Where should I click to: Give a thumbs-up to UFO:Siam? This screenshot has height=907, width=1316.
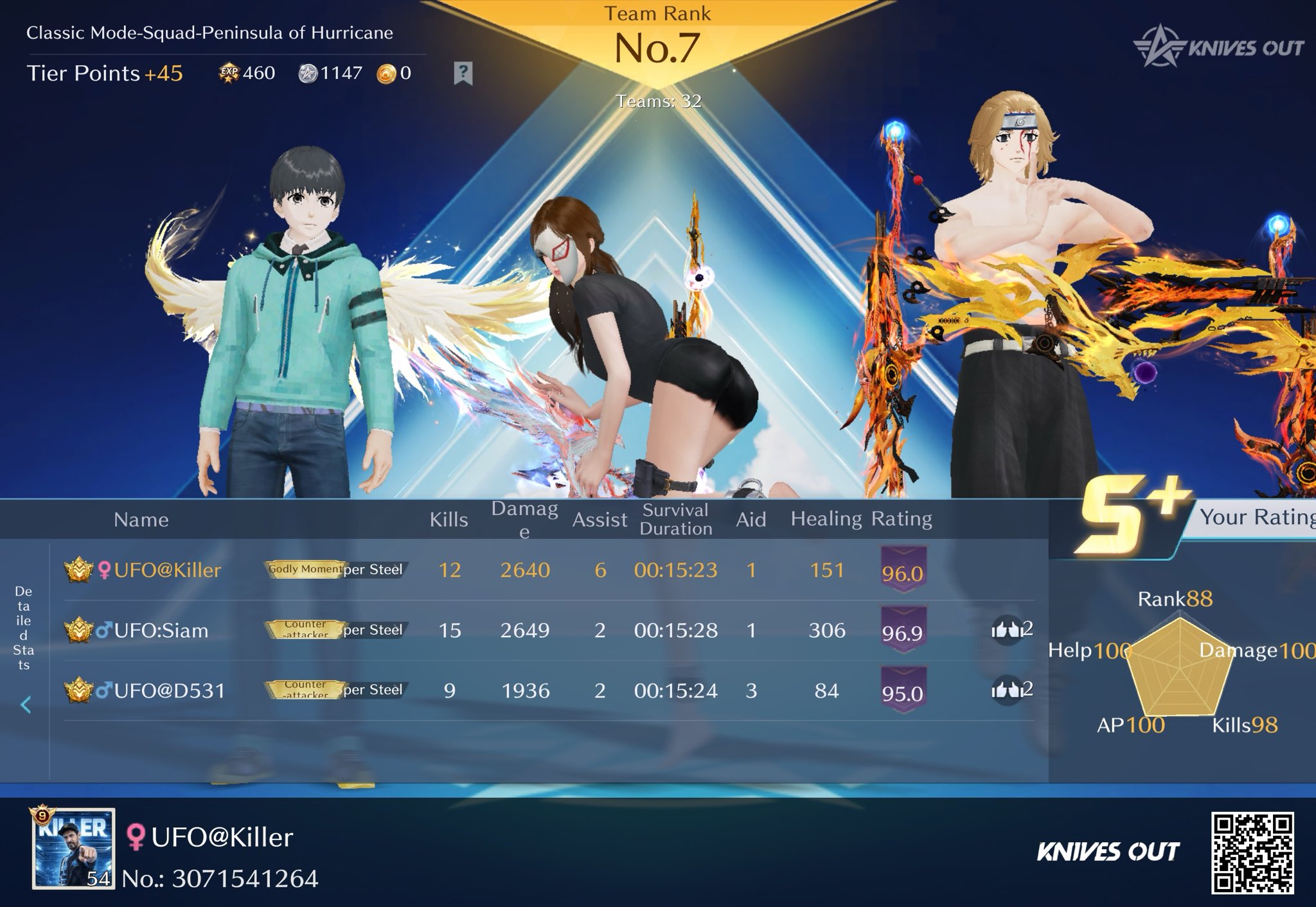pos(1007,630)
